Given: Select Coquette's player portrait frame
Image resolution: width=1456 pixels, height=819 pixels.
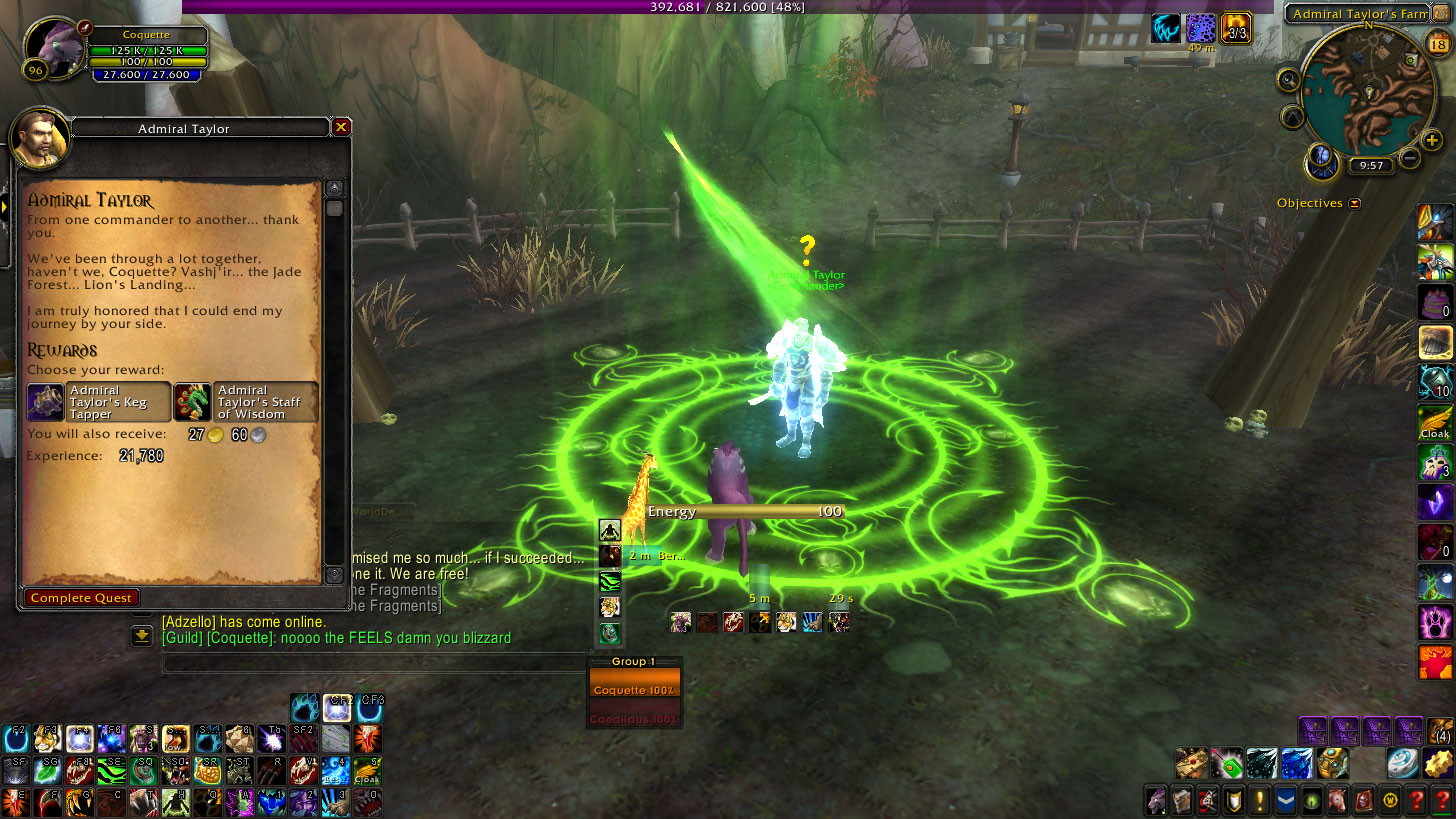Looking at the screenshot, I should [54, 45].
